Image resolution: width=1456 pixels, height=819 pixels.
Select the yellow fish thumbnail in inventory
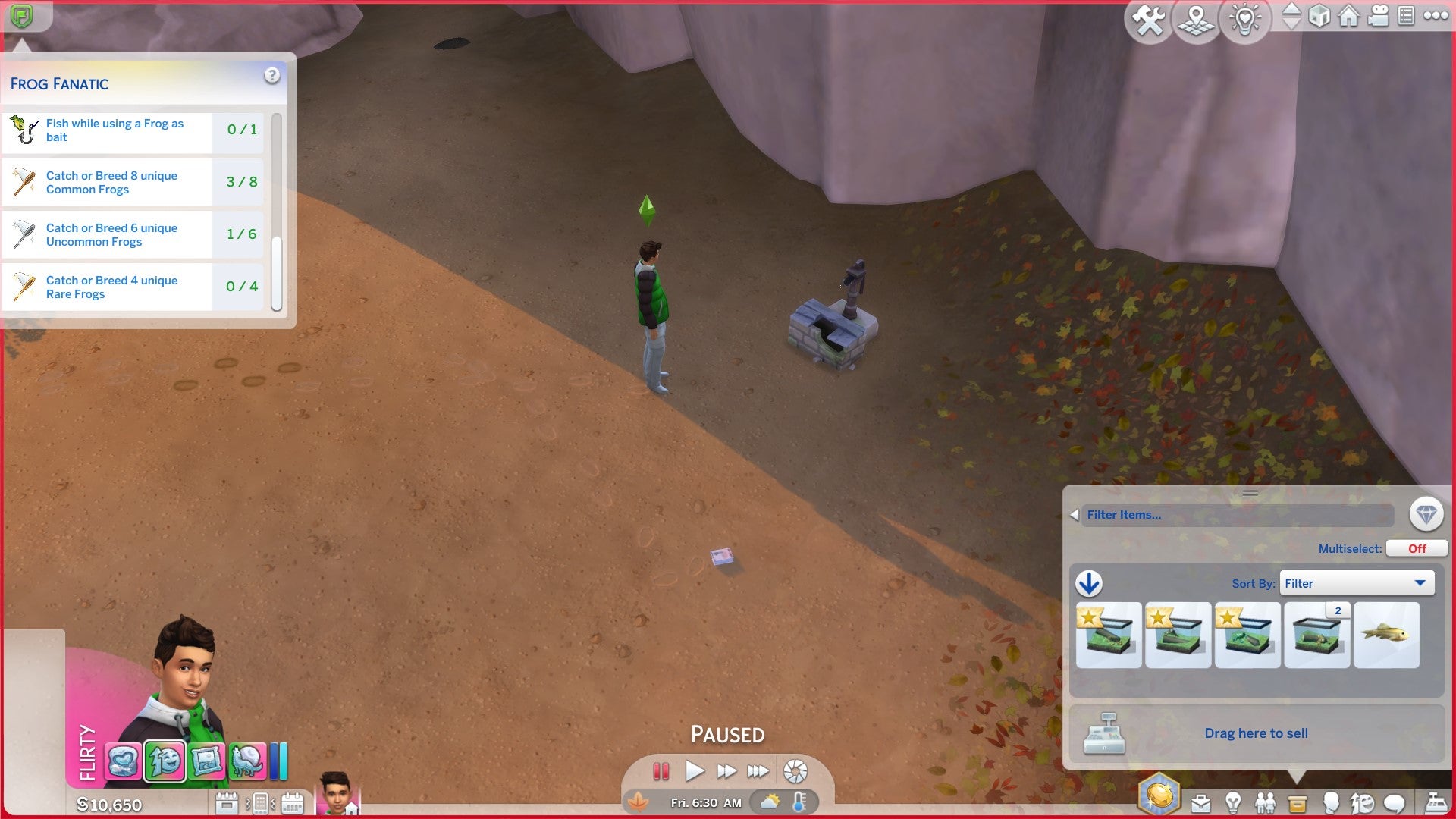(x=1386, y=635)
